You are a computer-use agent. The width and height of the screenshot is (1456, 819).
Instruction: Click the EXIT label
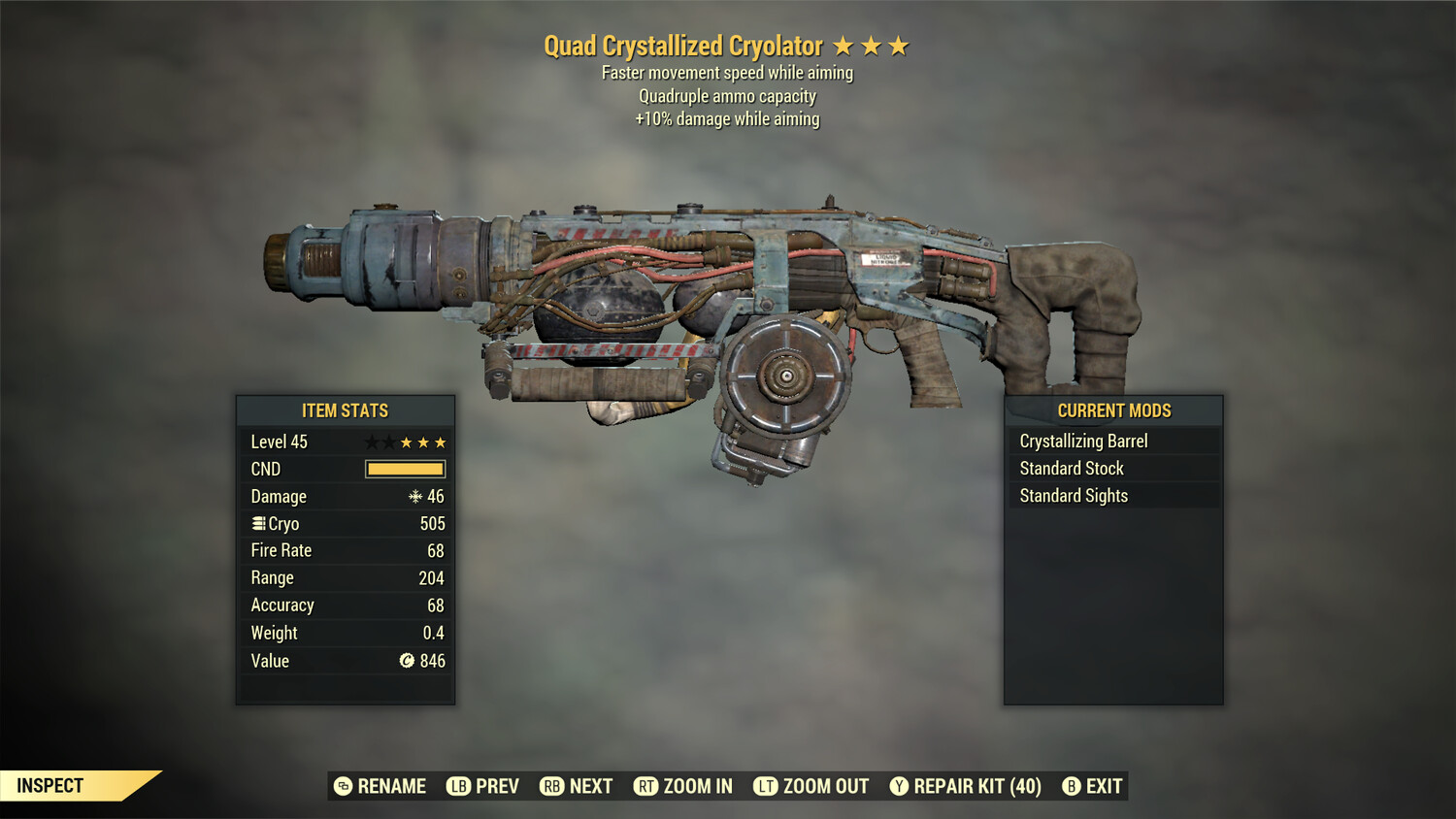[x=1105, y=786]
